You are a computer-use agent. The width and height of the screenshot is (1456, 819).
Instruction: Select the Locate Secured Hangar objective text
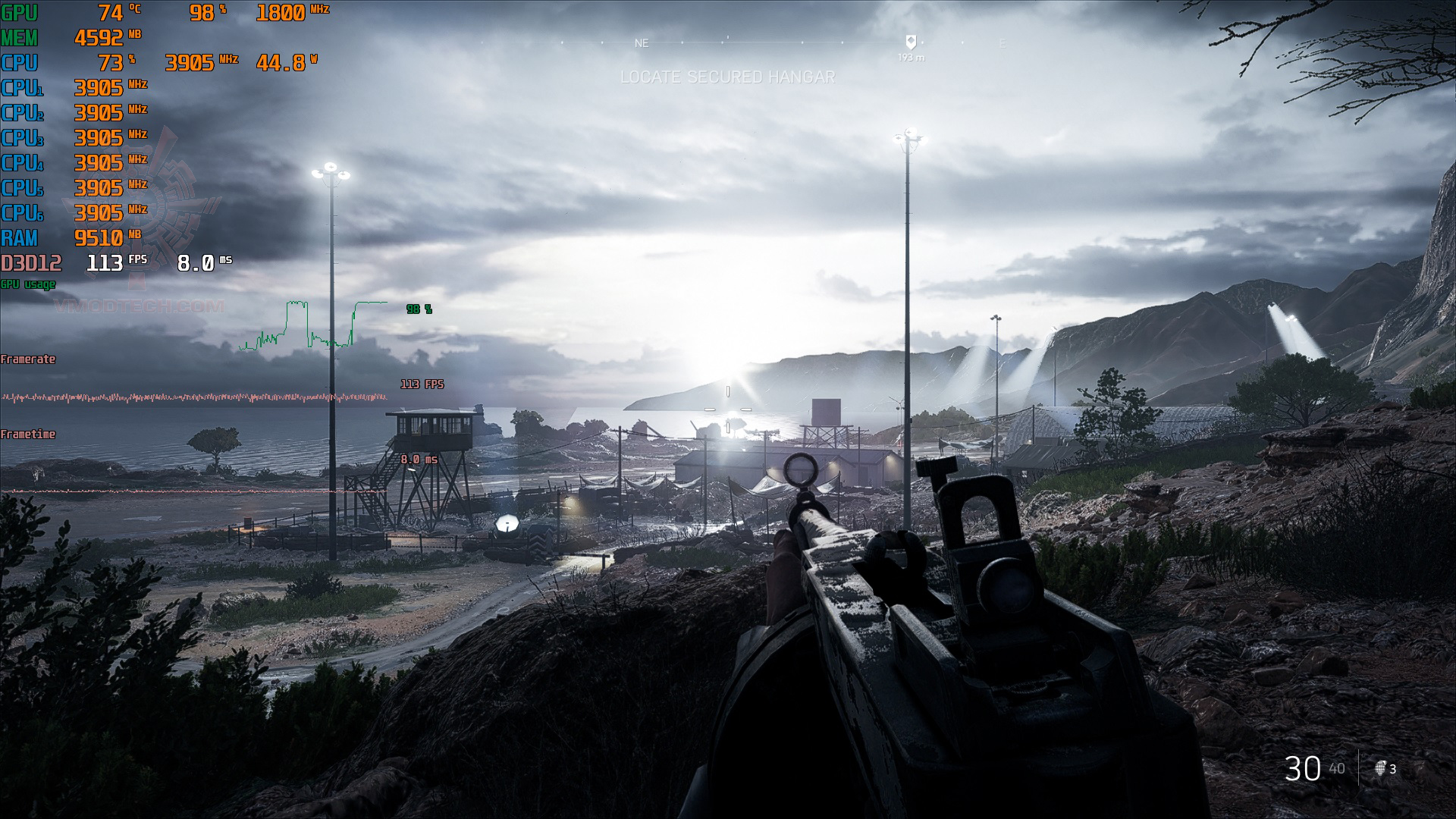[727, 77]
